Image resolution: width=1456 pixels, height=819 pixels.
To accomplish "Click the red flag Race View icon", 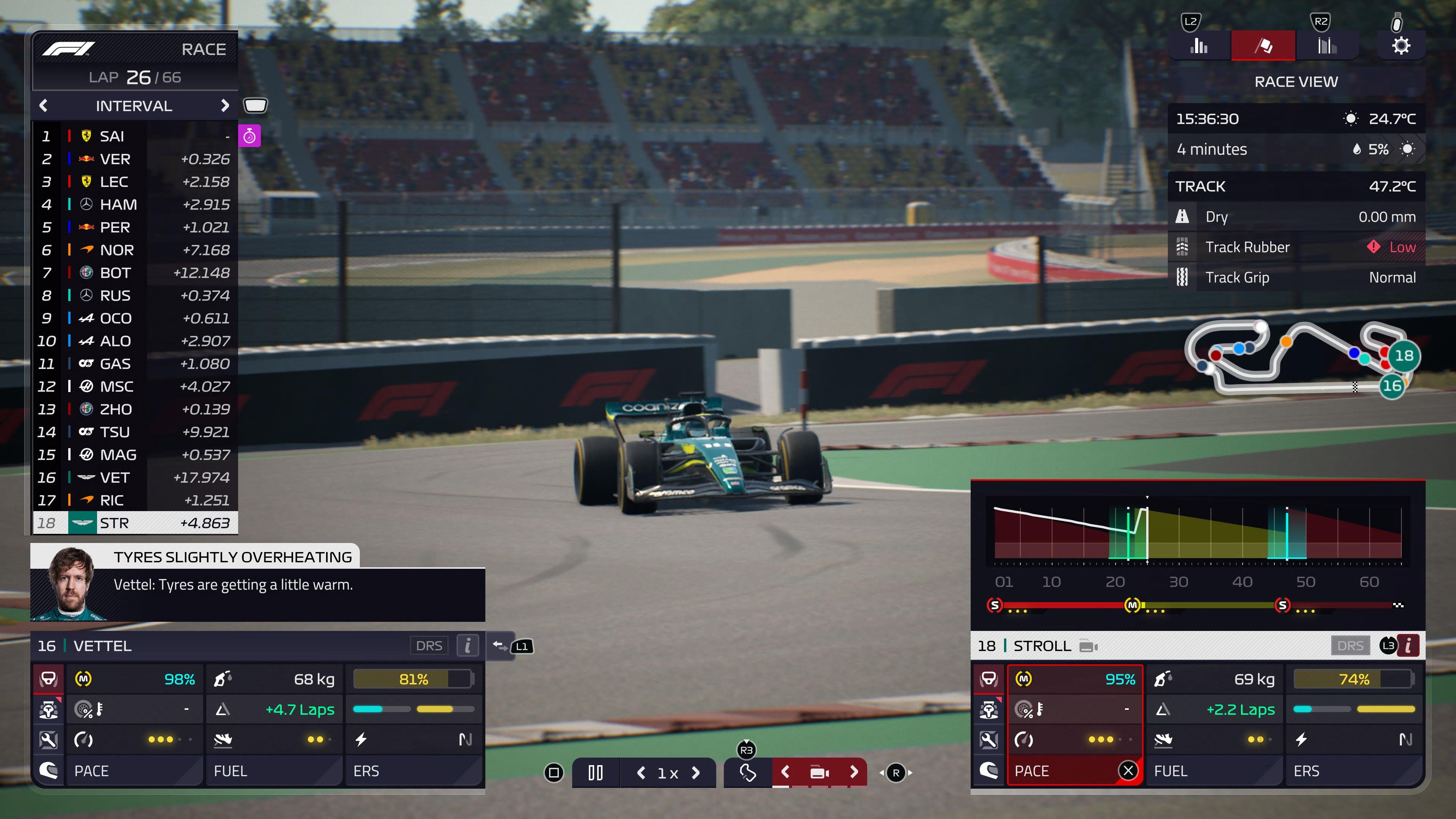I will [x=1263, y=45].
